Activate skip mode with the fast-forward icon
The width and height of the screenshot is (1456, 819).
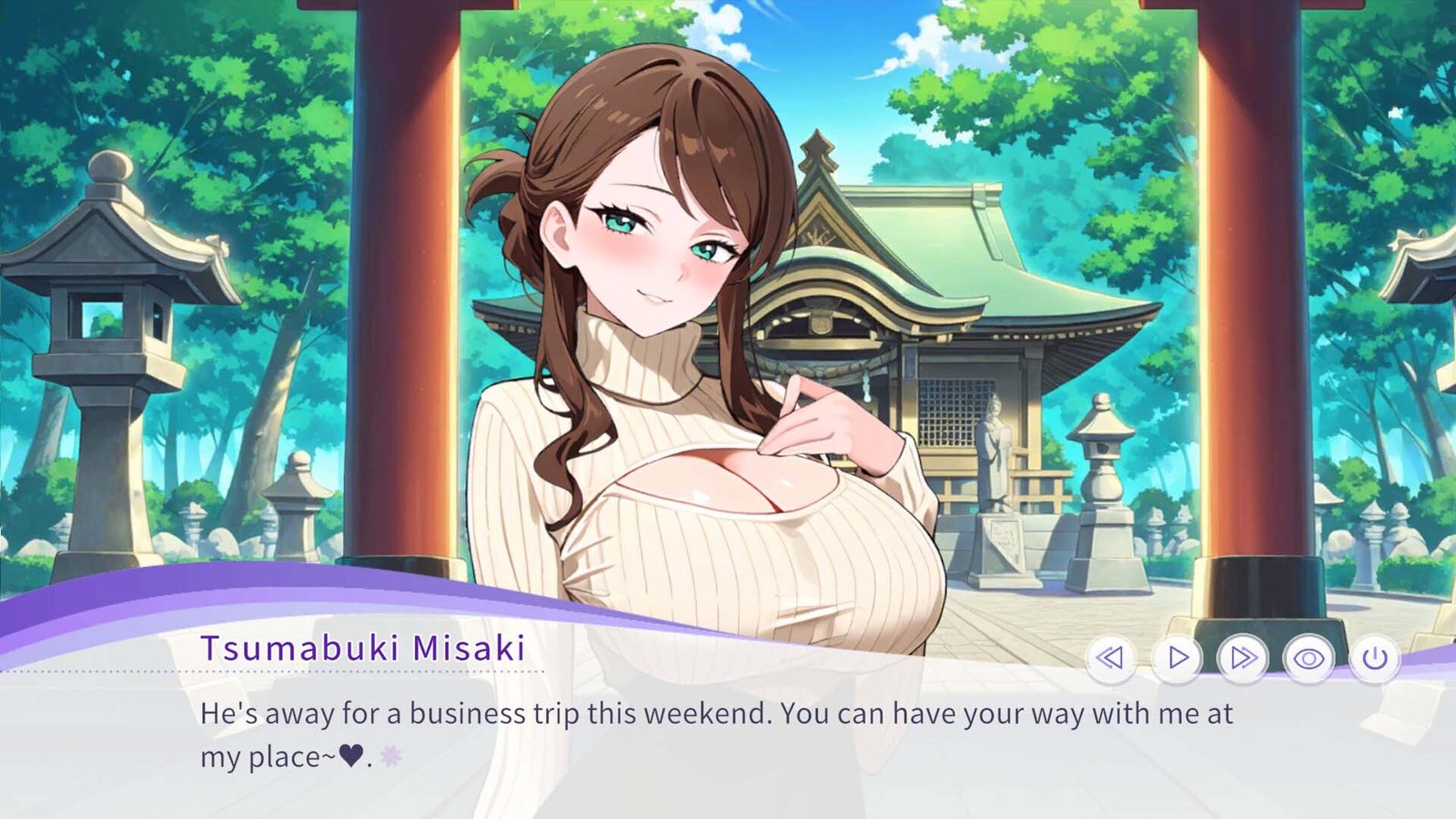pyautogui.click(x=1243, y=657)
